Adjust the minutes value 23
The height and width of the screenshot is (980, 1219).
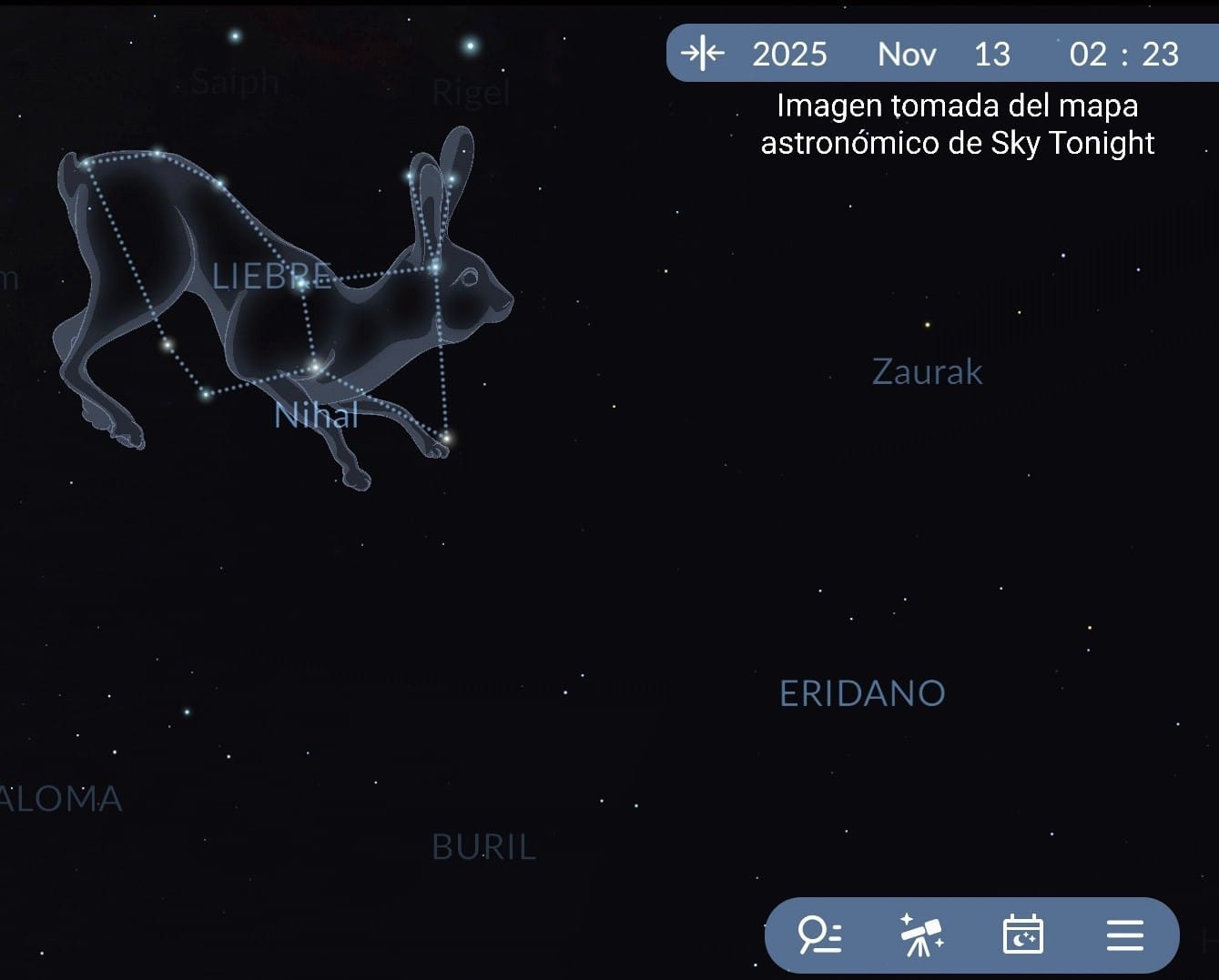[x=1161, y=55]
